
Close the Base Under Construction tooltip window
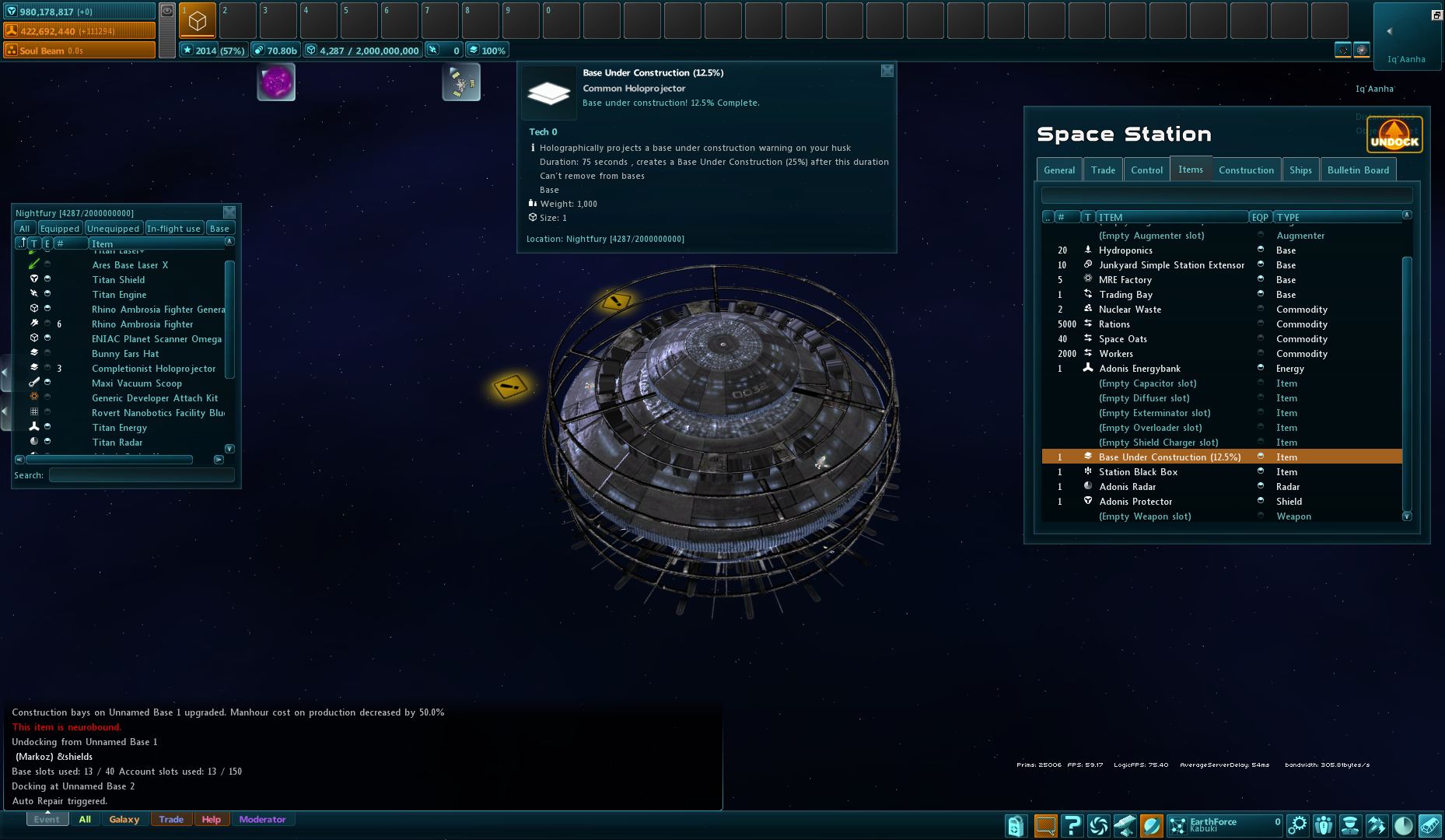pyautogui.click(x=887, y=71)
